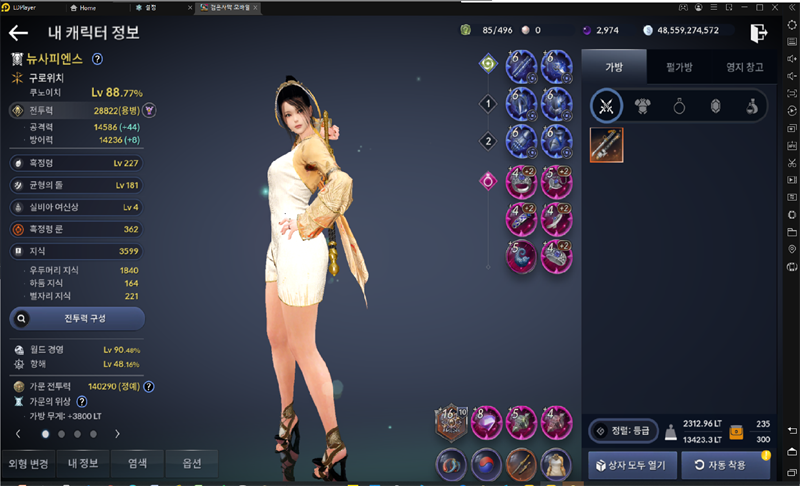Screen dimensions: 800x486
Task: Switch to the 가방 inventory tab
Action: [x=612, y=68]
